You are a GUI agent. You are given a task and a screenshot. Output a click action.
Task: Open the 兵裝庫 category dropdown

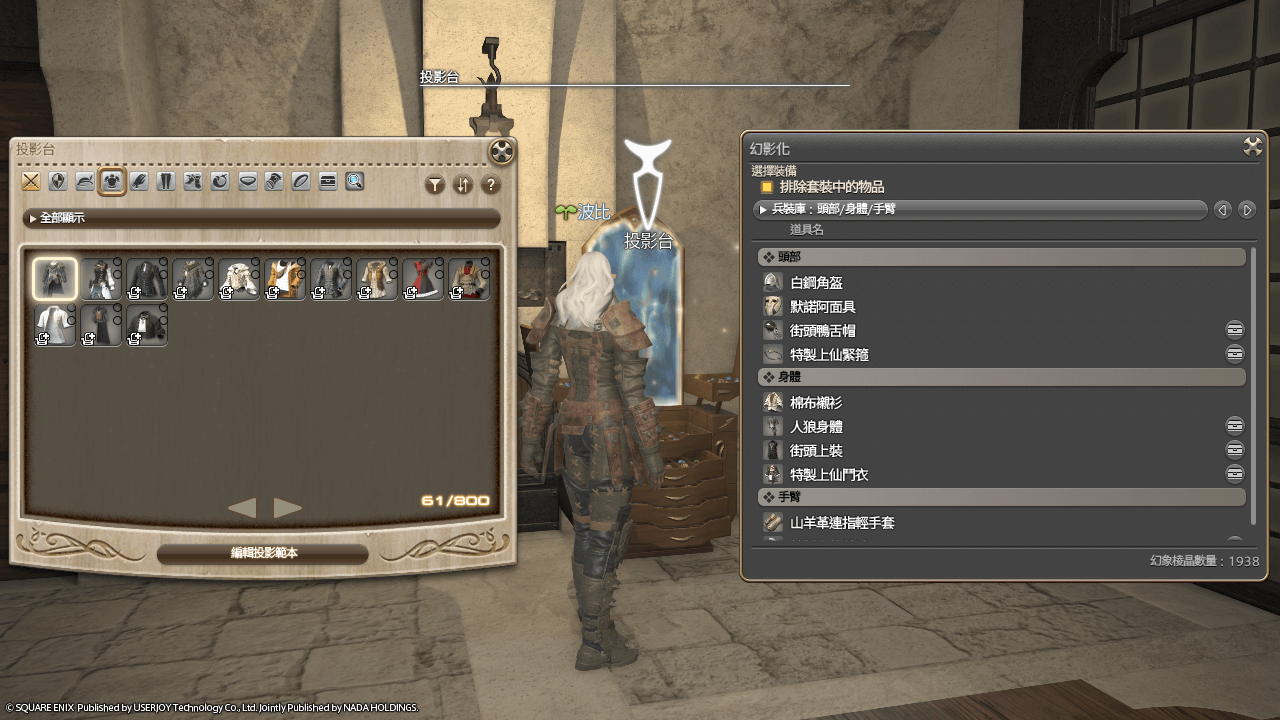[x=980, y=210]
